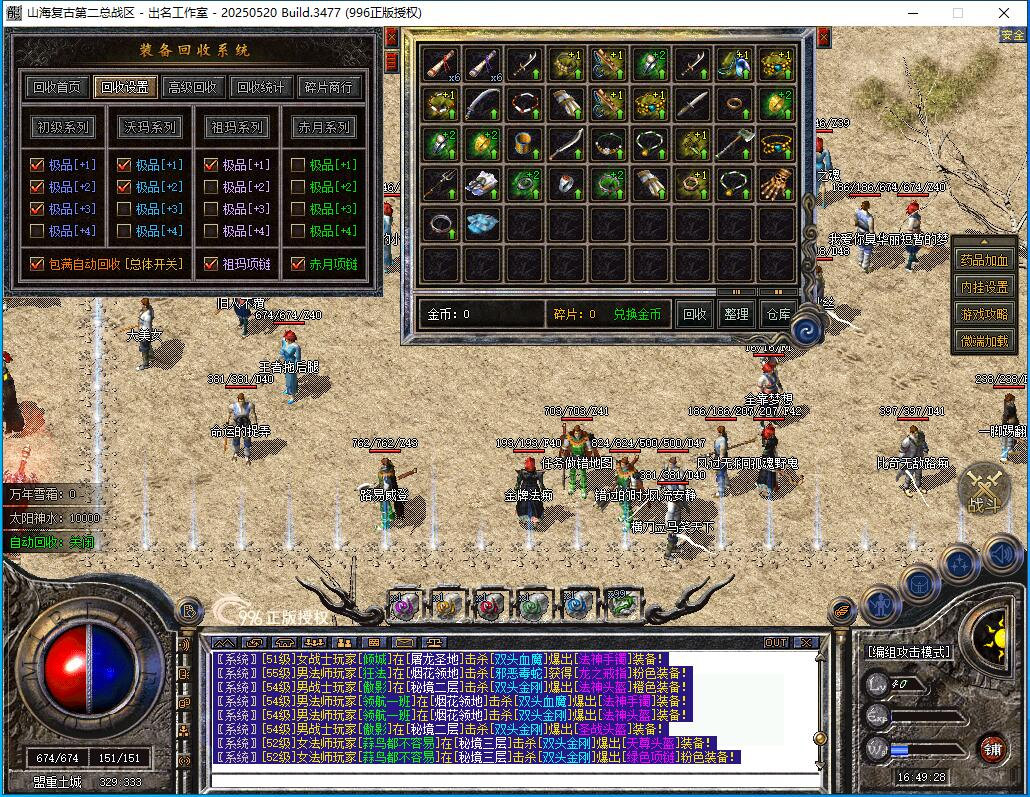Switch to the 高级回收 tab
1030x797 pixels.
[192, 87]
